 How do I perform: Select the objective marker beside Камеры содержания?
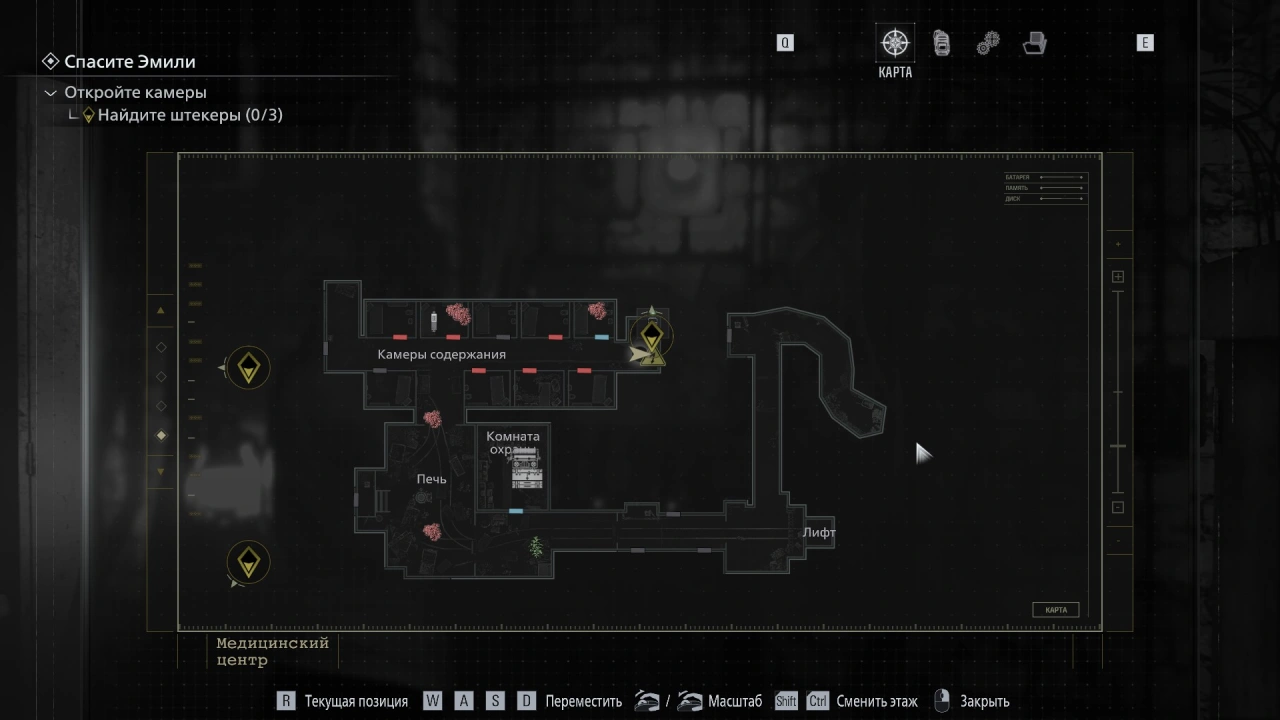pyautogui.click(x=652, y=336)
